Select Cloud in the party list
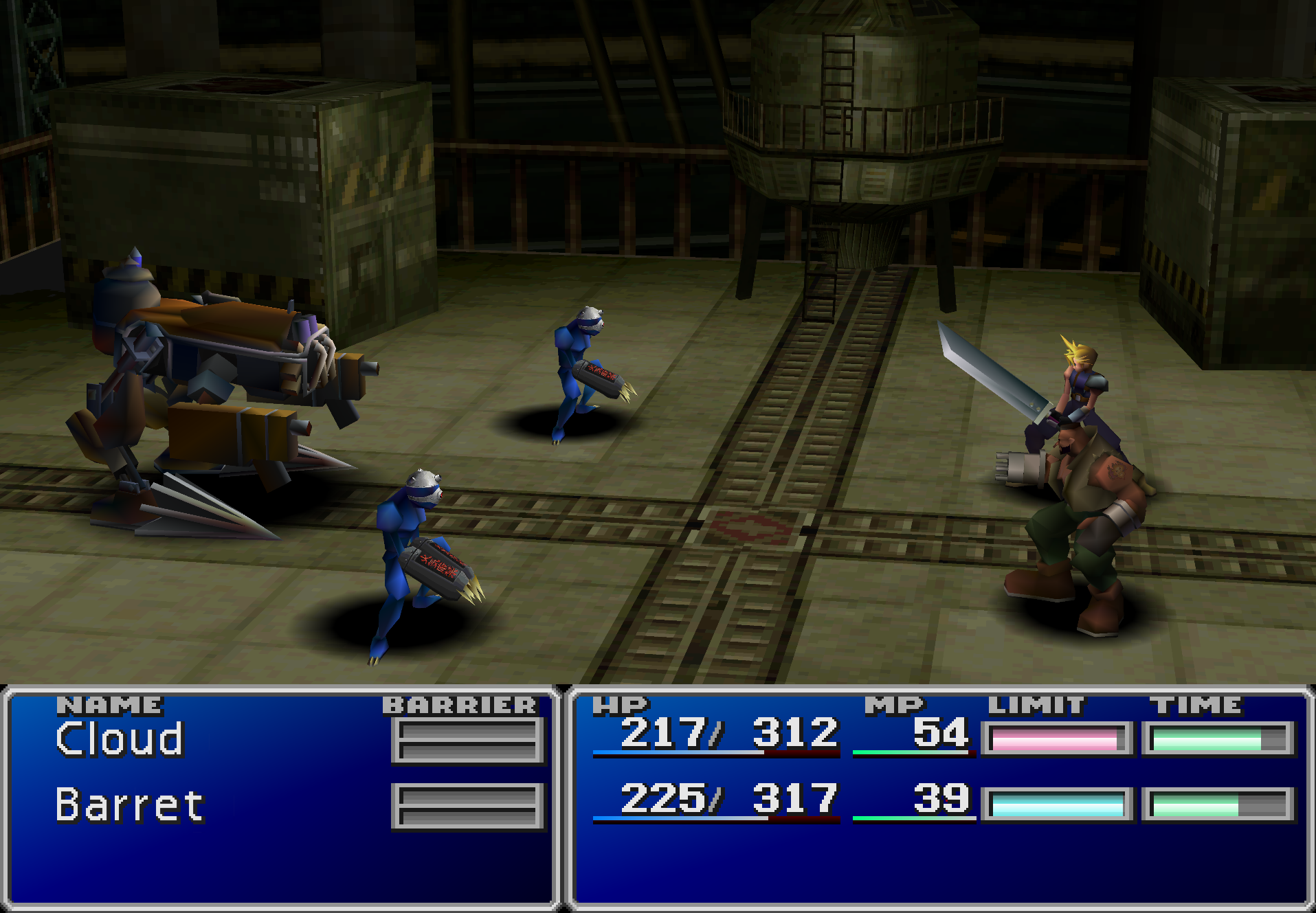The height and width of the screenshot is (913, 1316). coord(120,739)
